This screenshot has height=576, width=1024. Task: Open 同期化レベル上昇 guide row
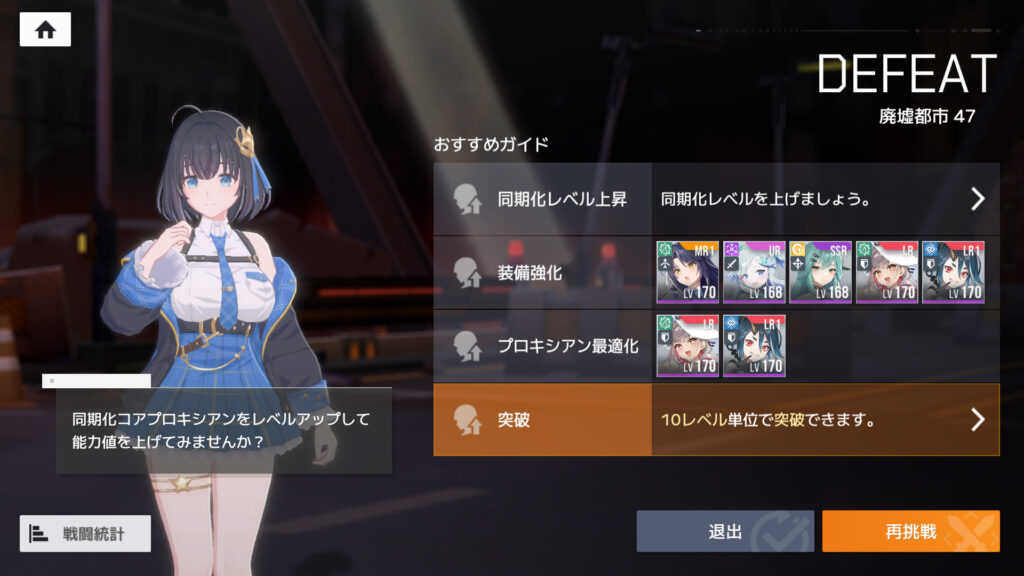click(716, 199)
